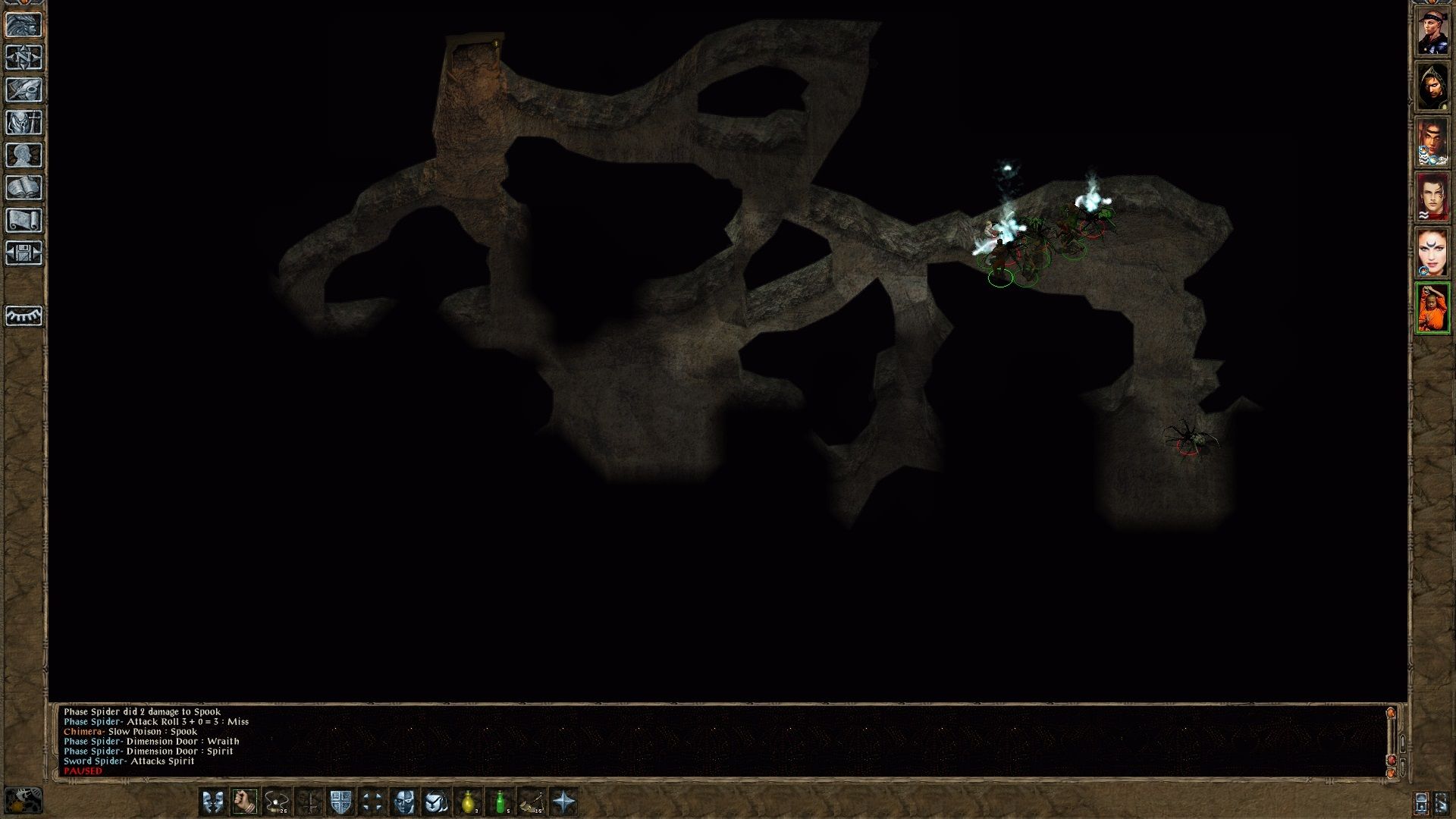The width and height of the screenshot is (1456, 819).
Task: Return to game via the top sidebar portrait icon
Action: [x=25, y=25]
